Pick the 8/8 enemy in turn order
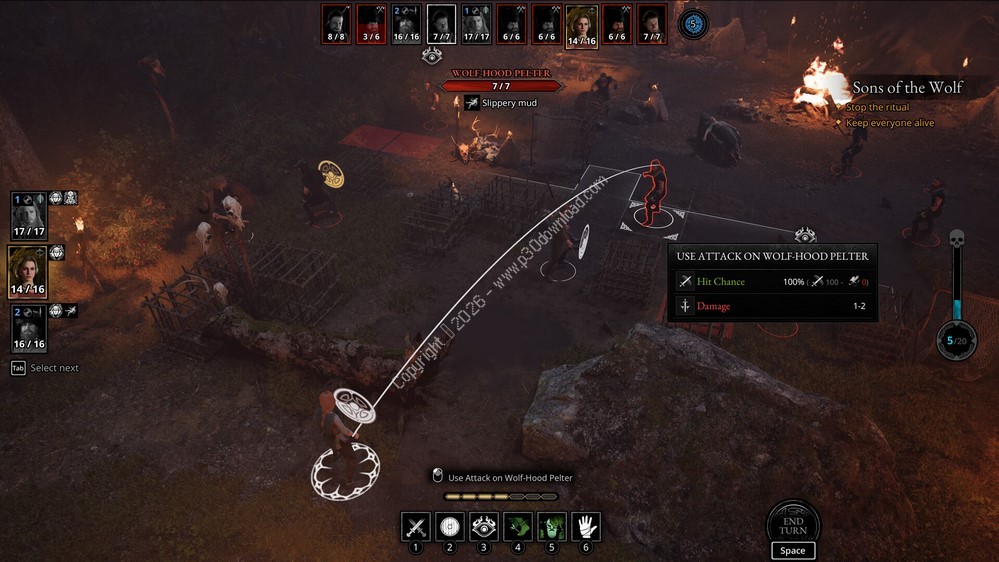This screenshot has width=999, height=562. [x=337, y=24]
